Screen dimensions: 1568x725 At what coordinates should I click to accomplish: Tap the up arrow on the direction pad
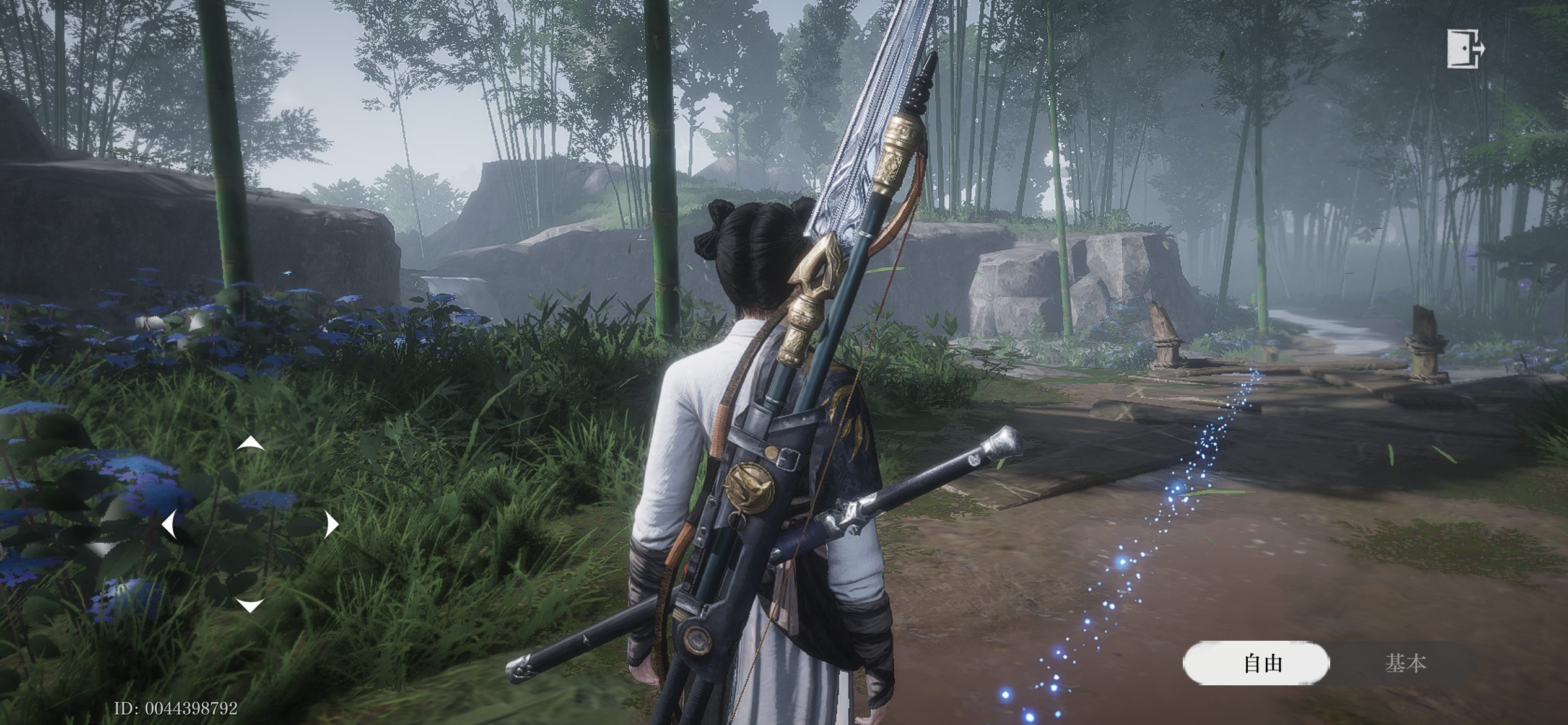(250, 443)
